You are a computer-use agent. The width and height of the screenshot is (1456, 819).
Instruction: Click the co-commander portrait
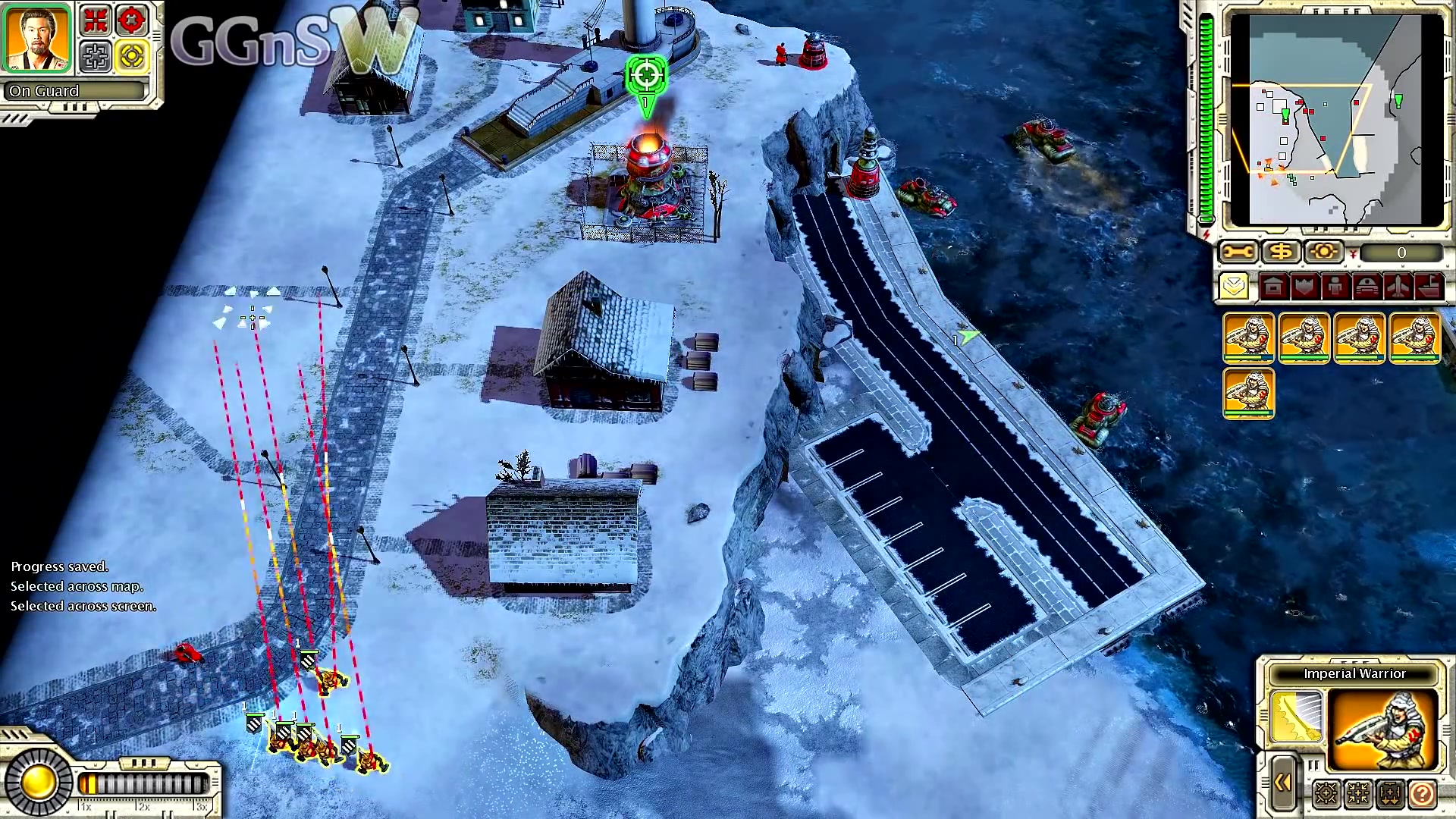(36, 39)
